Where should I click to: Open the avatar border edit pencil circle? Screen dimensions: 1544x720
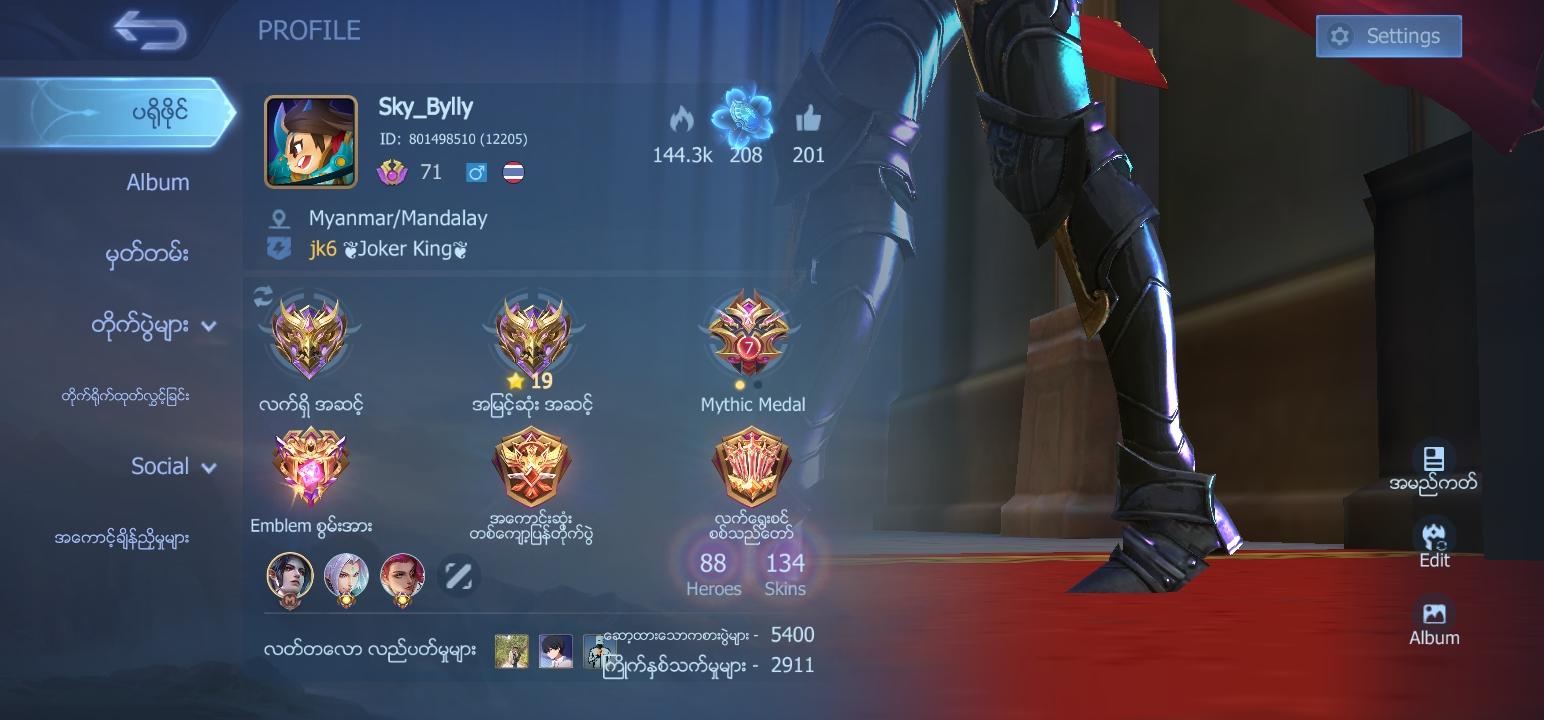[459, 576]
